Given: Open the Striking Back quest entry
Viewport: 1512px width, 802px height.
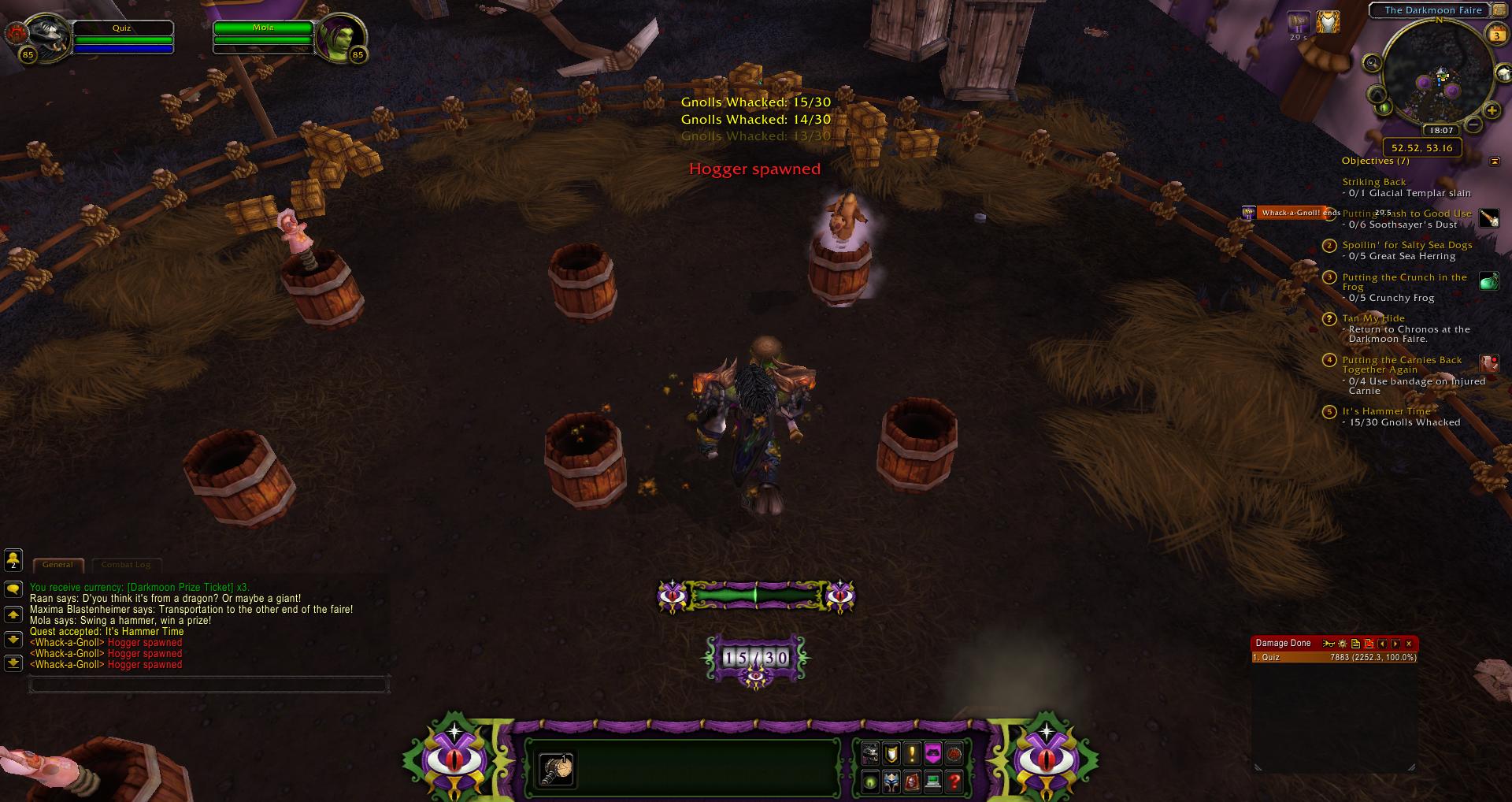Looking at the screenshot, I should pyautogui.click(x=1373, y=182).
